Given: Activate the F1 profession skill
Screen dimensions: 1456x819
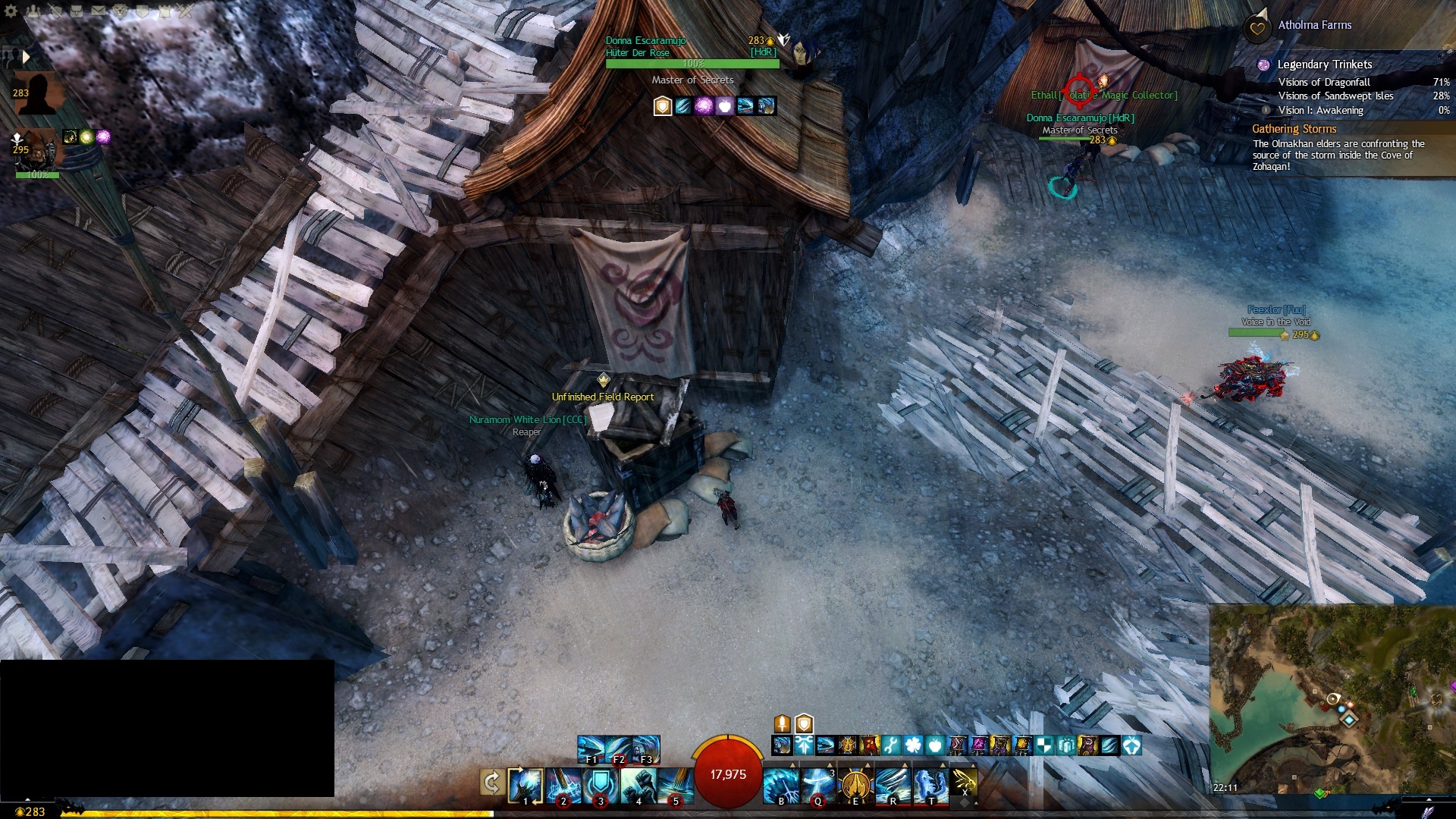Looking at the screenshot, I should tap(591, 748).
